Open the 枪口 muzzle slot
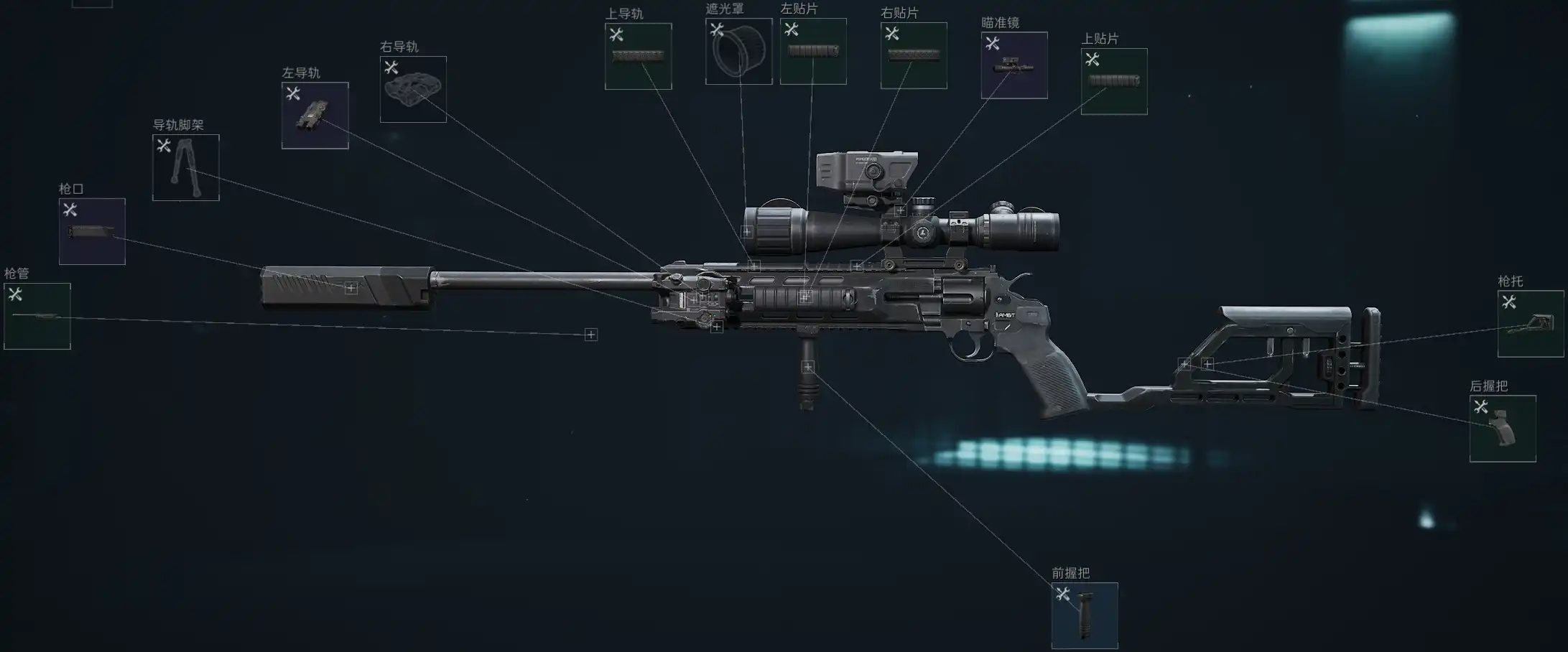This screenshot has height=652, width=1568. coord(92,231)
